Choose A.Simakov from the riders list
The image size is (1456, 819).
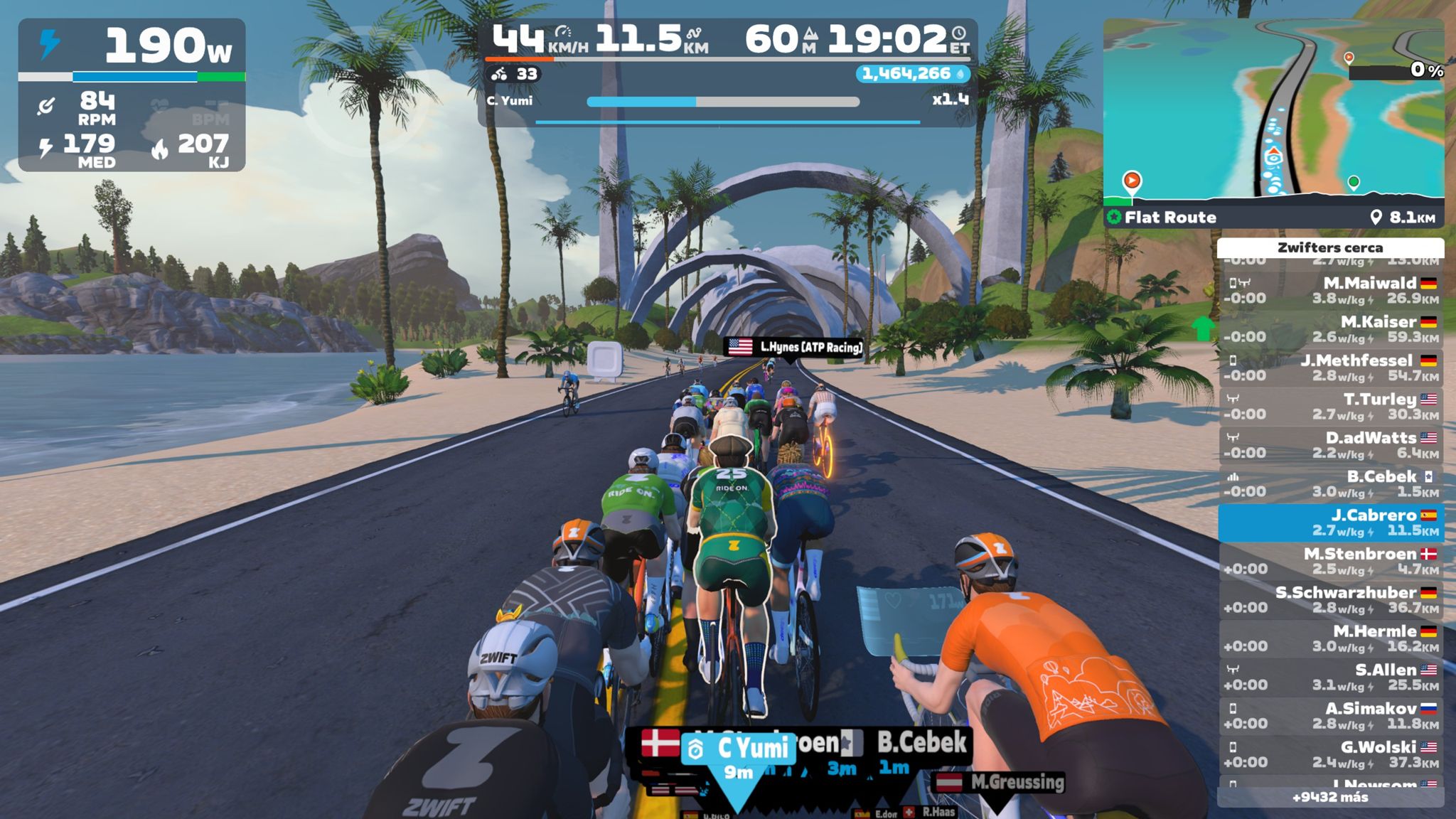click(1331, 716)
